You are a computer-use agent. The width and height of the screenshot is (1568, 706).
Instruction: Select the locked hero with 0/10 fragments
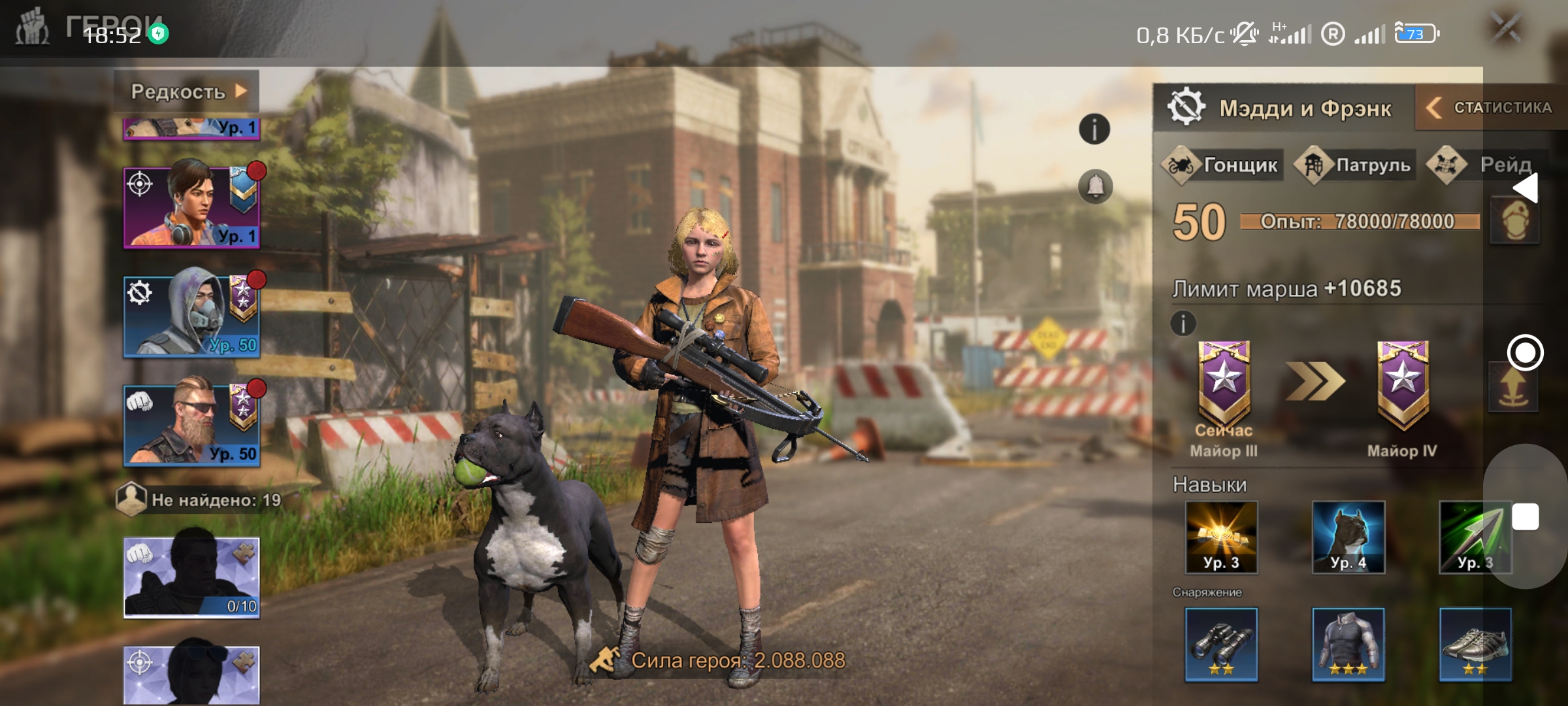click(191, 578)
